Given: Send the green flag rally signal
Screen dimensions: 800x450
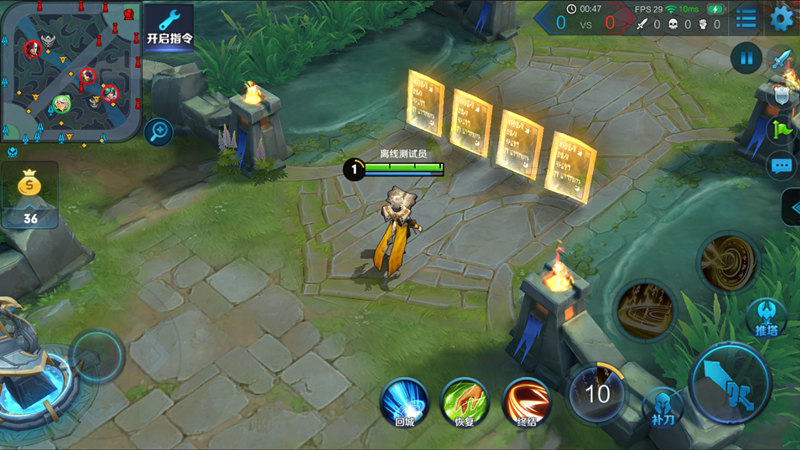Looking at the screenshot, I should pos(780,128).
